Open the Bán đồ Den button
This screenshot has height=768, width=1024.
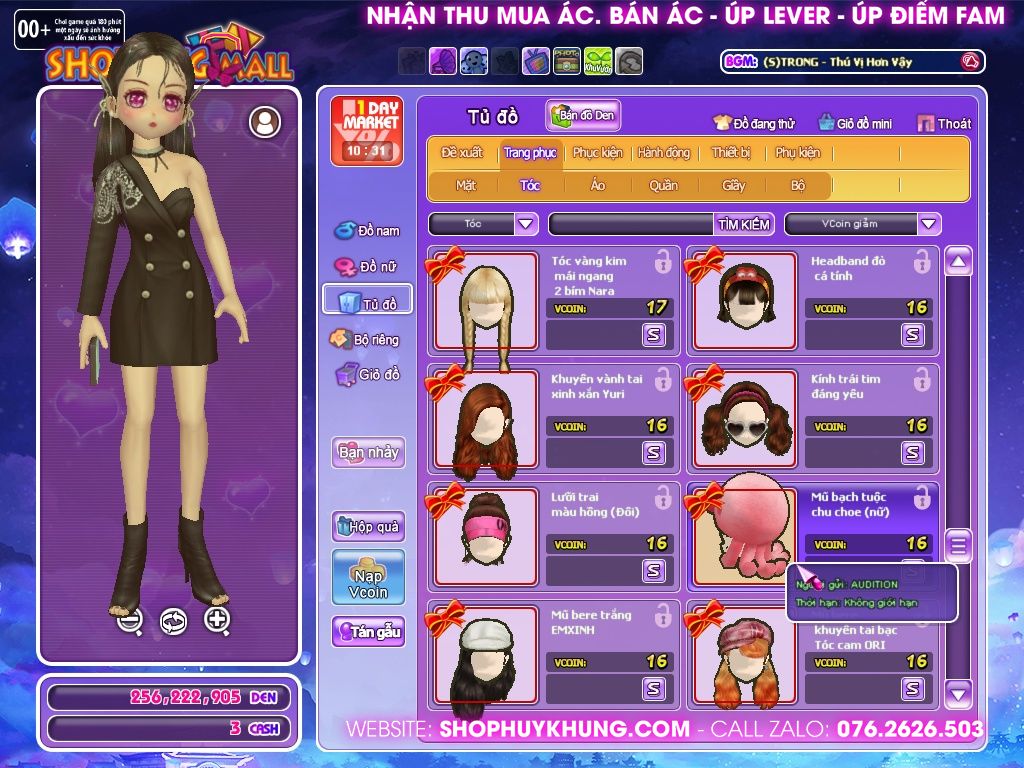pos(583,116)
